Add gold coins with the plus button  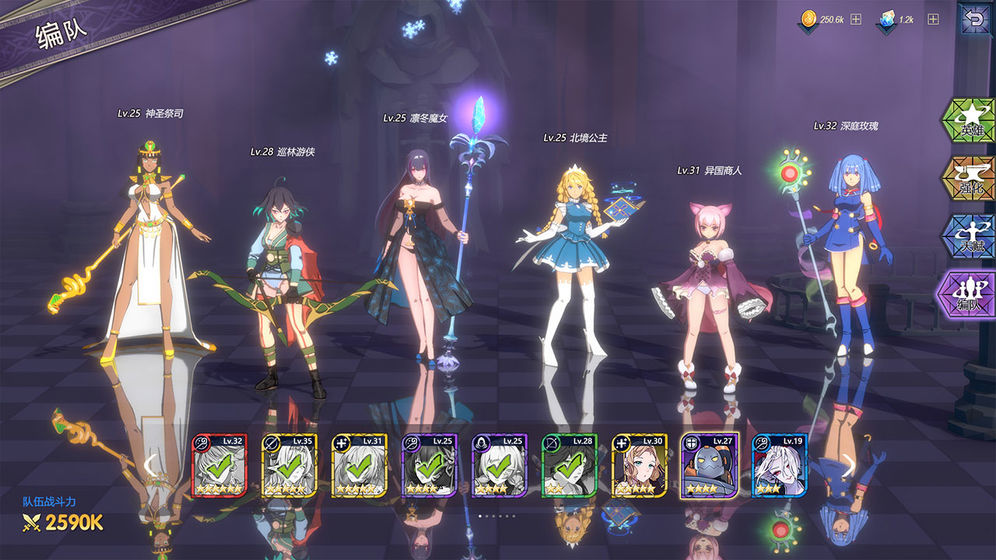click(856, 19)
